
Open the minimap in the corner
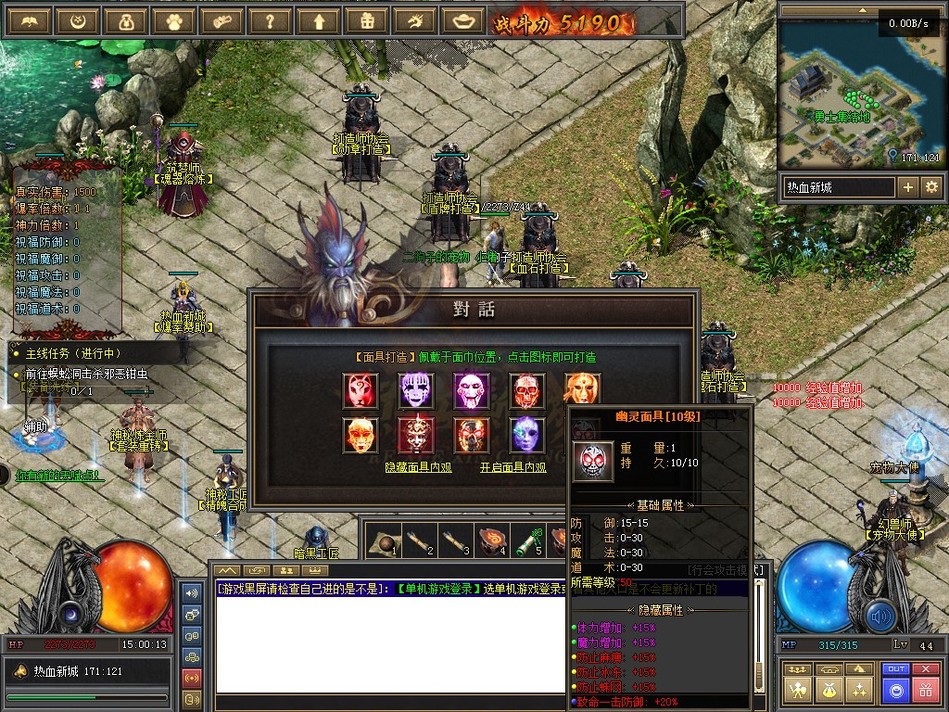click(x=860, y=92)
